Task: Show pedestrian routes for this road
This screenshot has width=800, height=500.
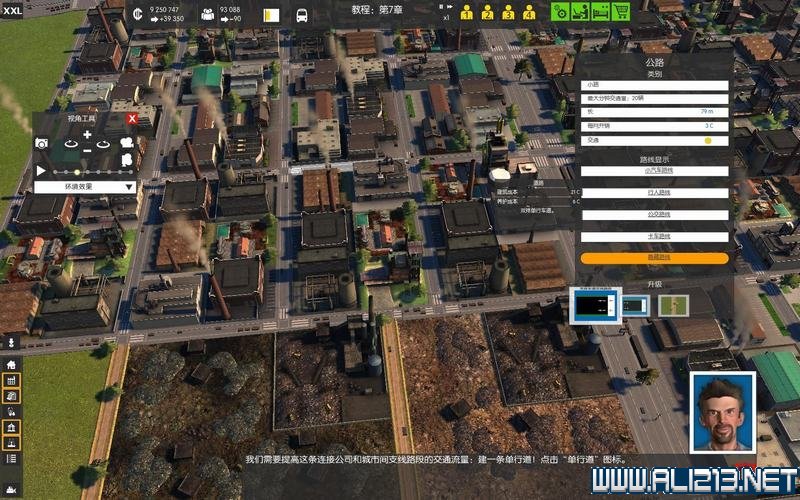Action: (654, 193)
